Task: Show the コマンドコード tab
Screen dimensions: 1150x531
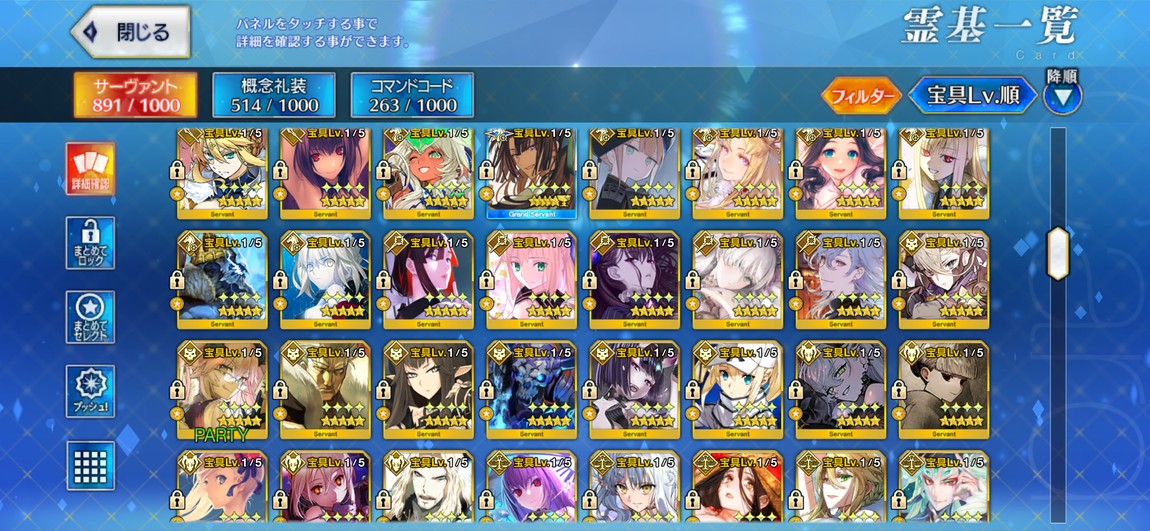Action: click(412, 95)
